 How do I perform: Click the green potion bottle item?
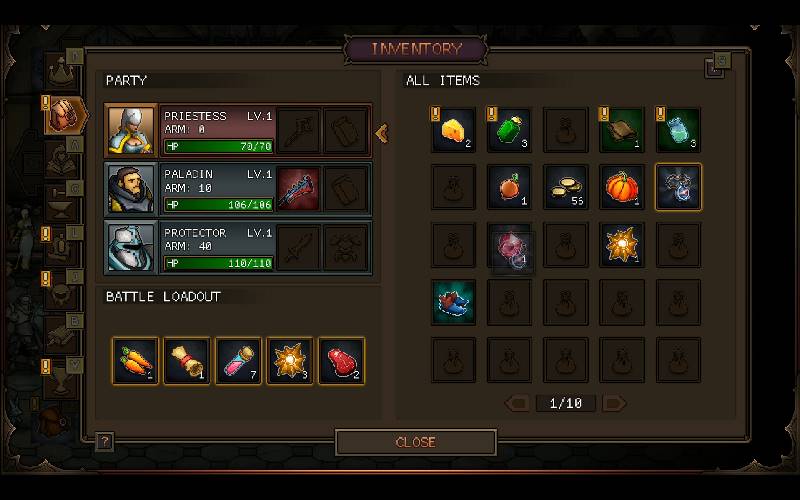coord(509,131)
